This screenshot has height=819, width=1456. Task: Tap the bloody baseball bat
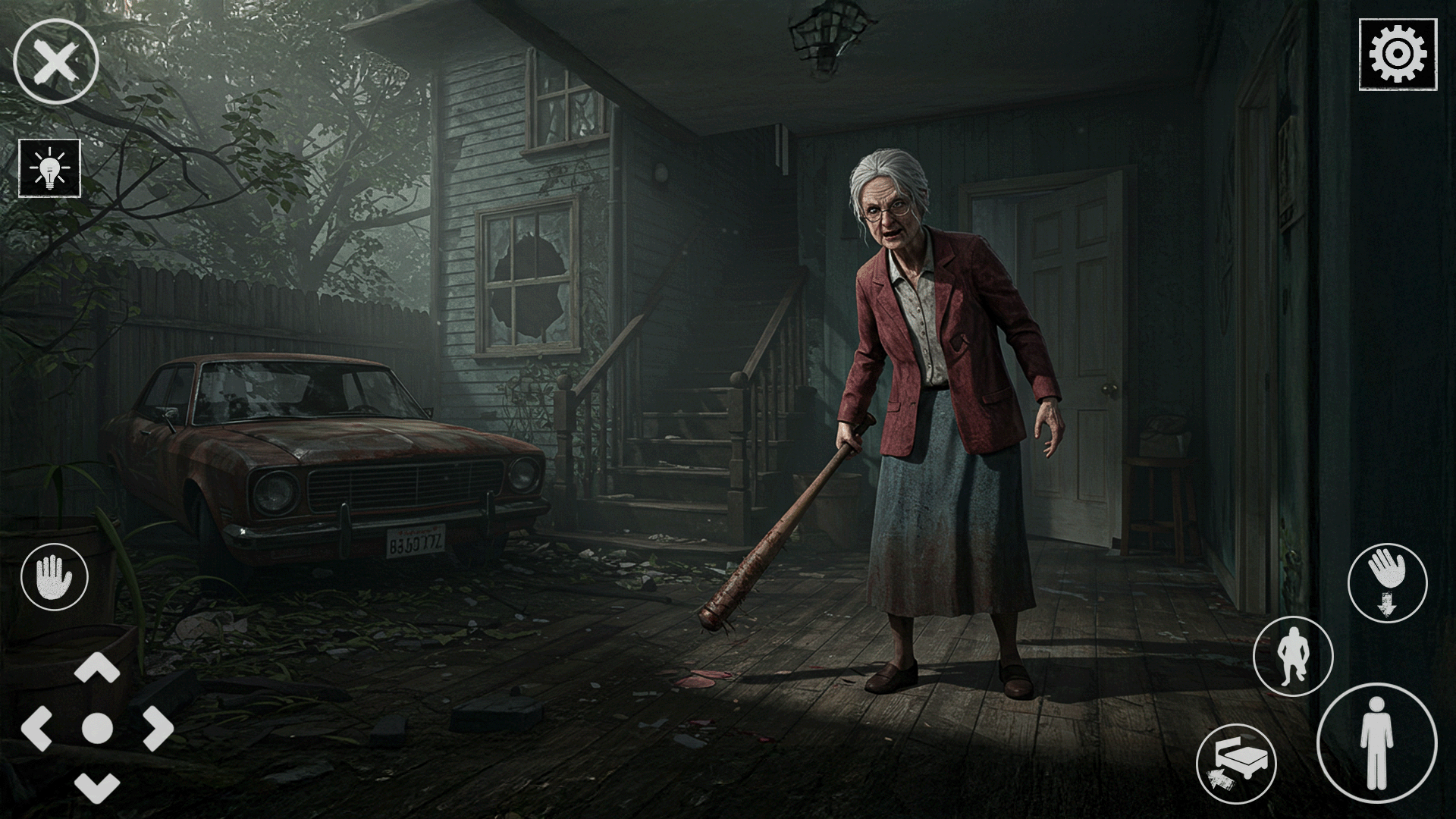773,531
